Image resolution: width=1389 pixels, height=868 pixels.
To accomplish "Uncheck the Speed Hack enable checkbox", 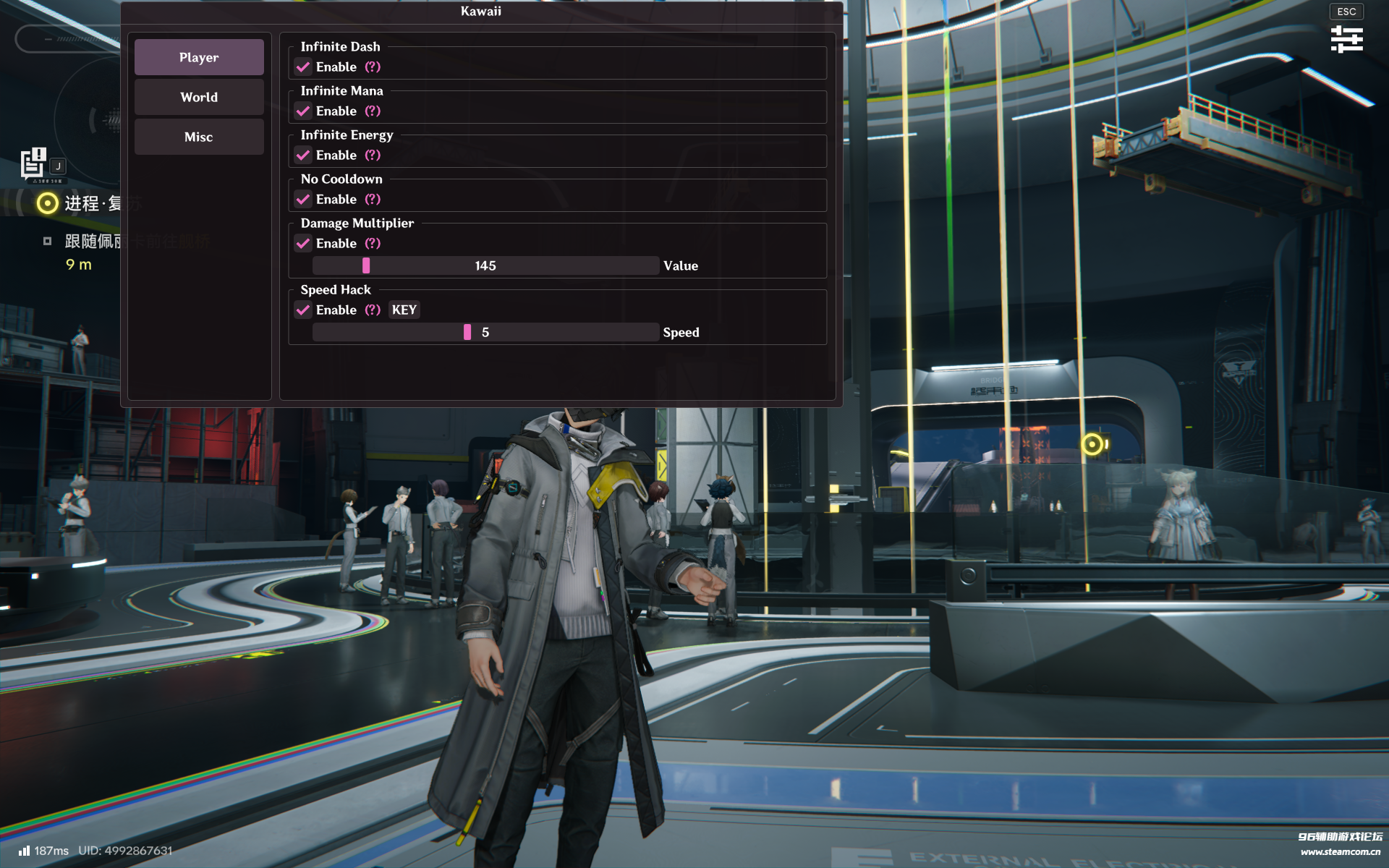I will 303,310.
